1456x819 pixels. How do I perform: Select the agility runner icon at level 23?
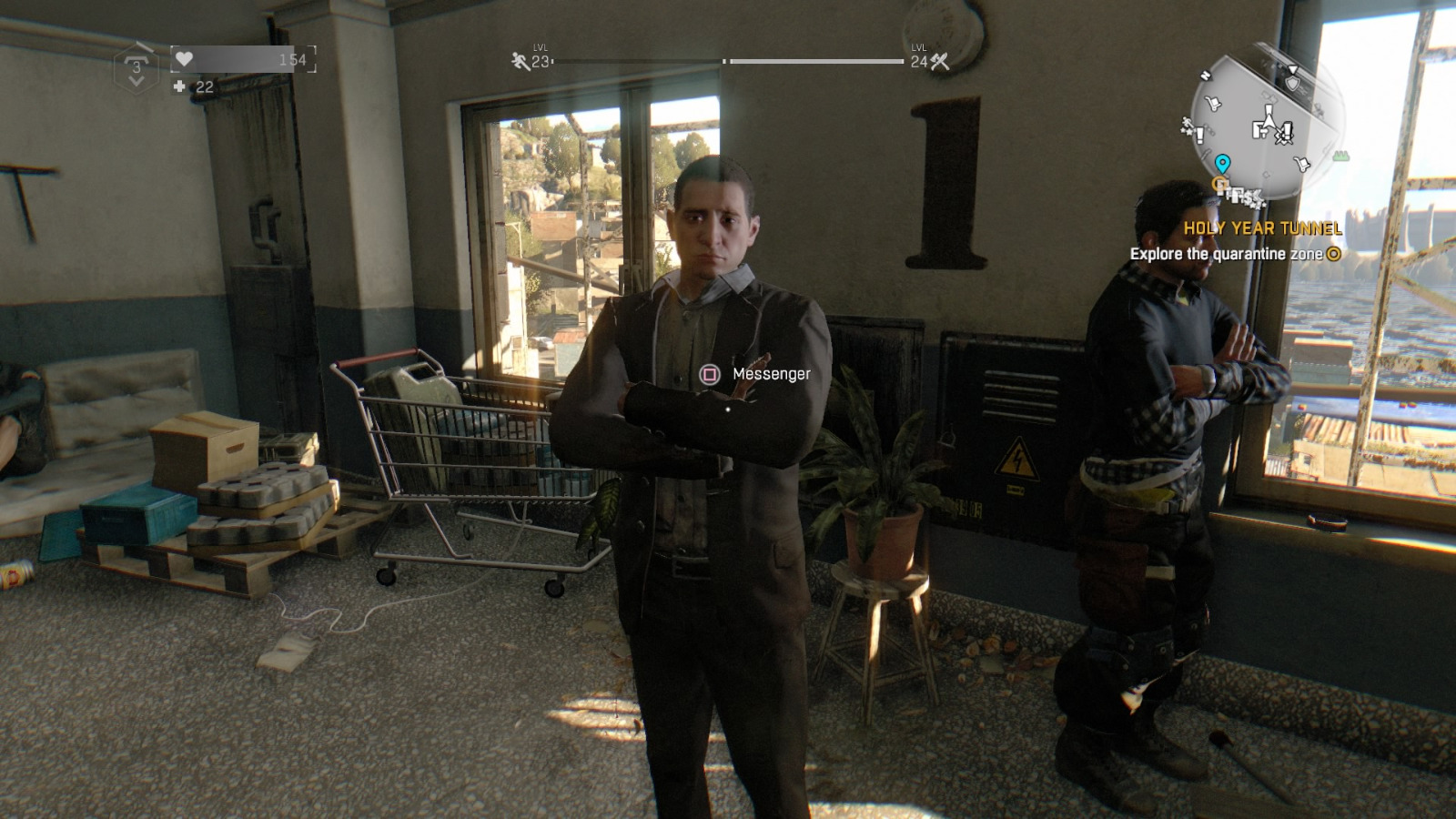[x=519, y=62]
